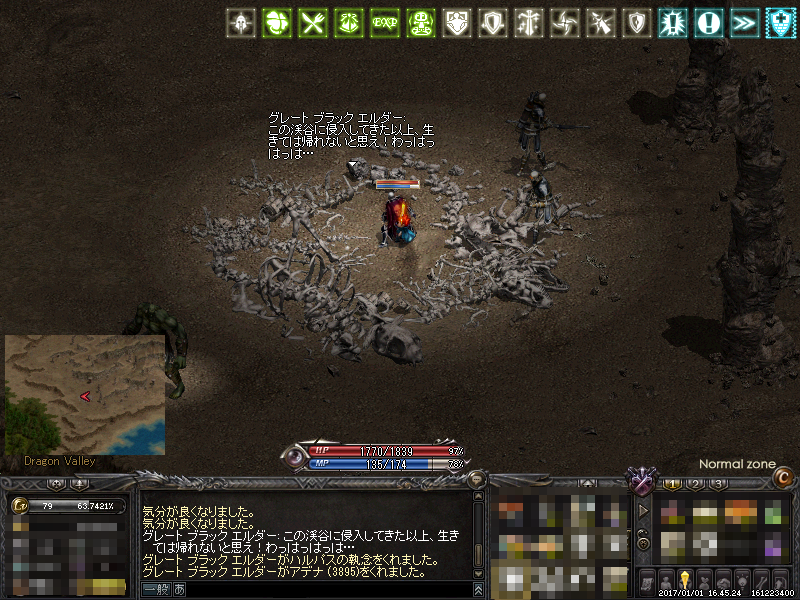Click the chat scrollbar down arrow

(478, 571)
